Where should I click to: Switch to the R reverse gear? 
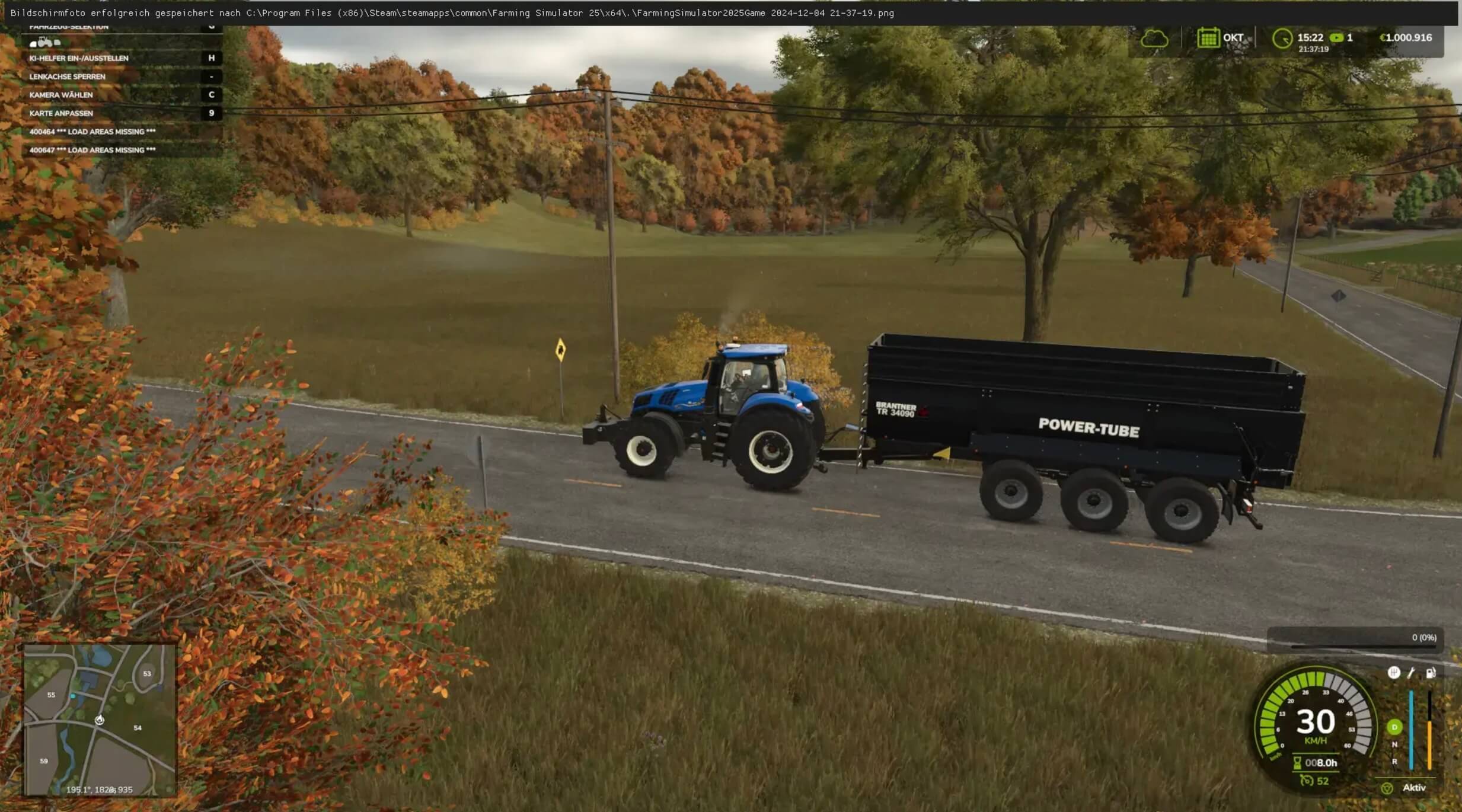pos(1394,762)
